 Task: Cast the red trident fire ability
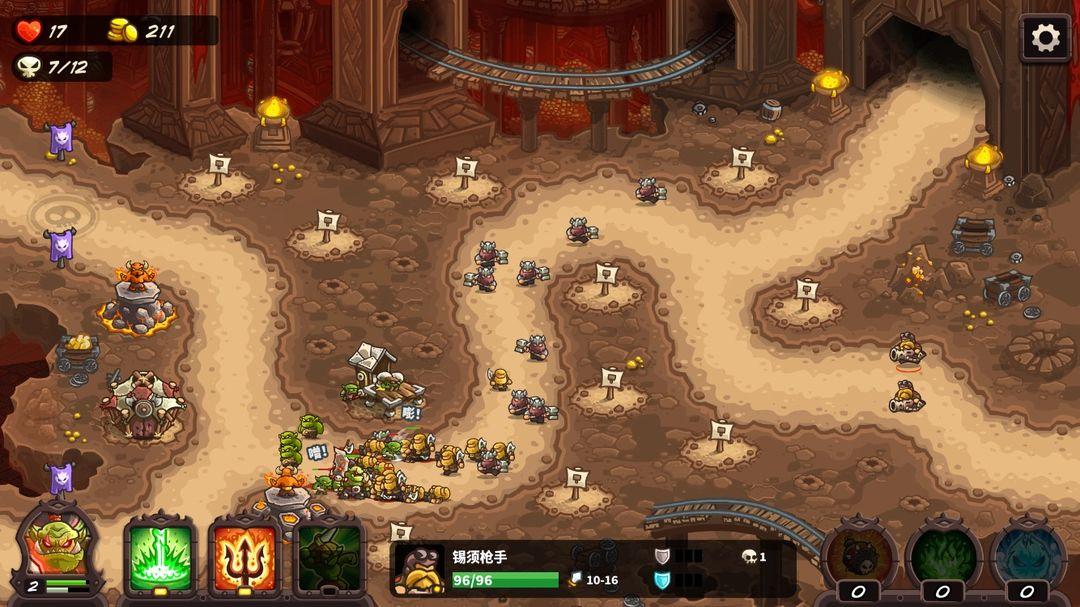245,557
